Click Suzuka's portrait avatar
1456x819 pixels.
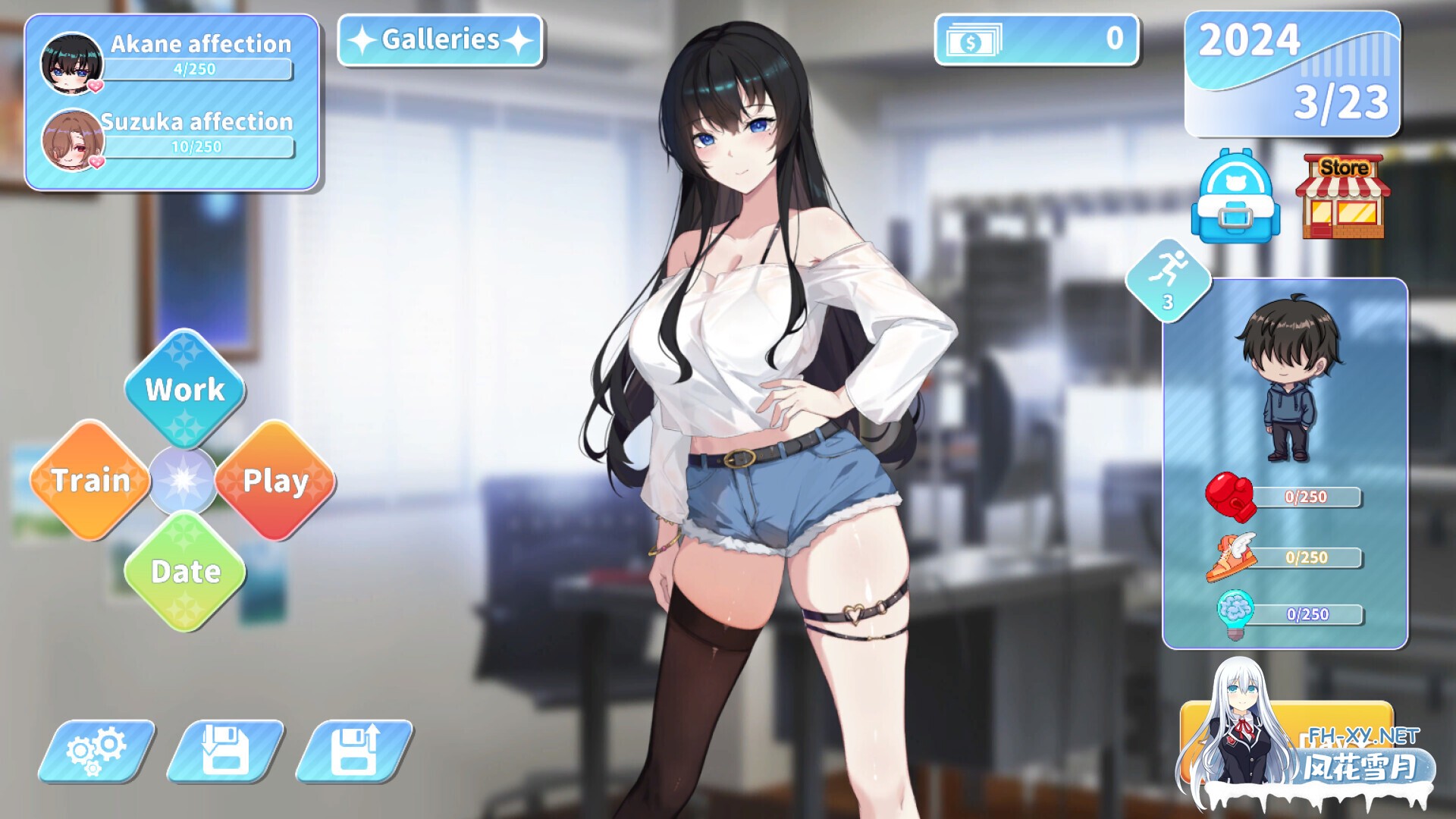coord(72,140)
